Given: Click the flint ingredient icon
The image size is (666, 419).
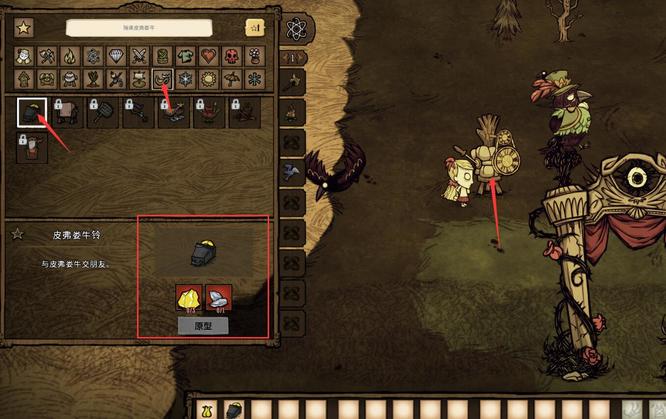Looking at the screenshot, I should [x=218, y=298].
